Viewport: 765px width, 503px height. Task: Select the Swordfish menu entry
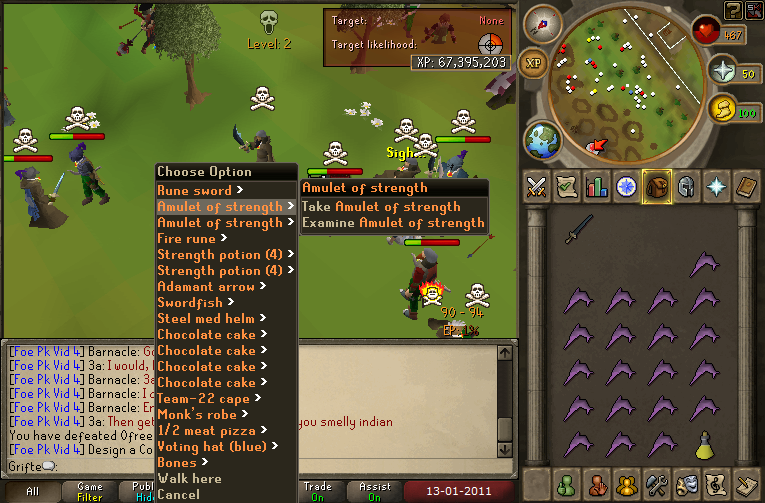(x=191, y=302)
